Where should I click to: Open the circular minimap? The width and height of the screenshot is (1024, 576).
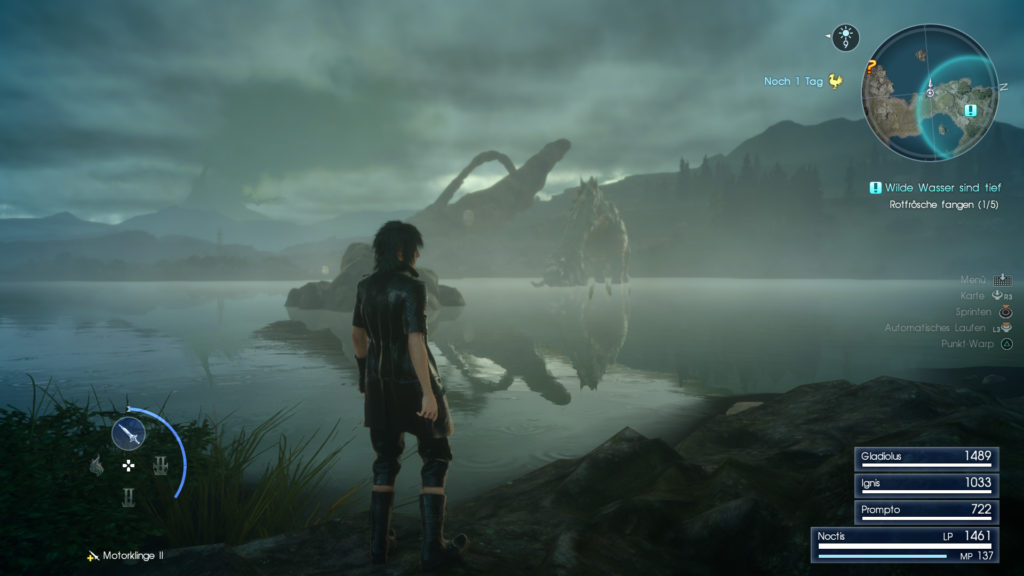[x=929, y=92]
